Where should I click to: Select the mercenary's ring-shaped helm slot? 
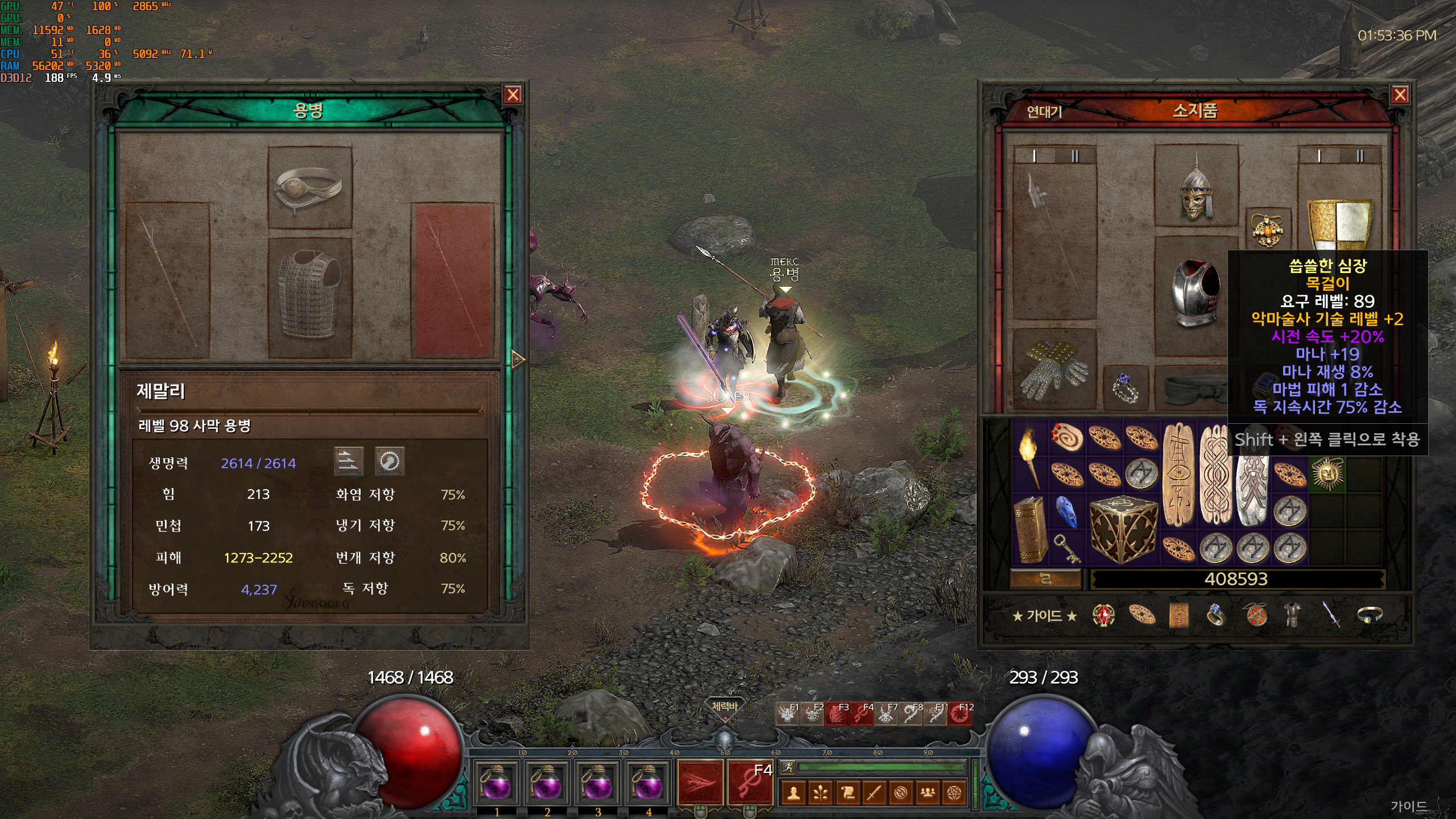pos(309,188)
